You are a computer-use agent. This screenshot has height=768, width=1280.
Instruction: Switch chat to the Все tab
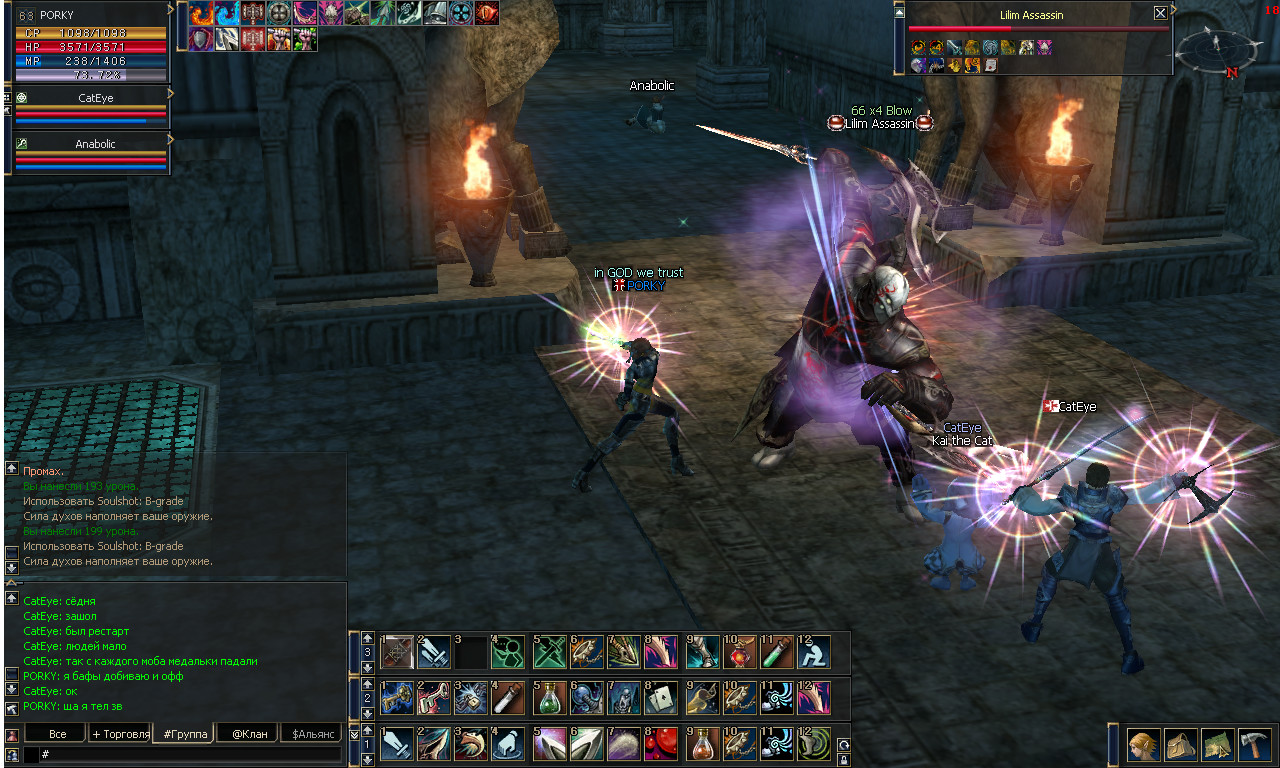pos(58,734)
